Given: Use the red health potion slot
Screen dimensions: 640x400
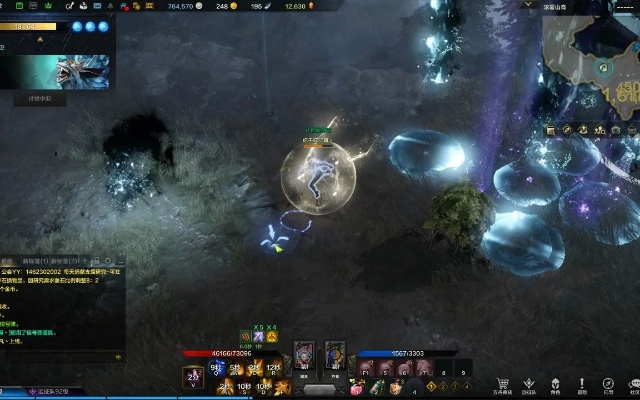Looking at the screenshot, I should [x=357, y=388].
